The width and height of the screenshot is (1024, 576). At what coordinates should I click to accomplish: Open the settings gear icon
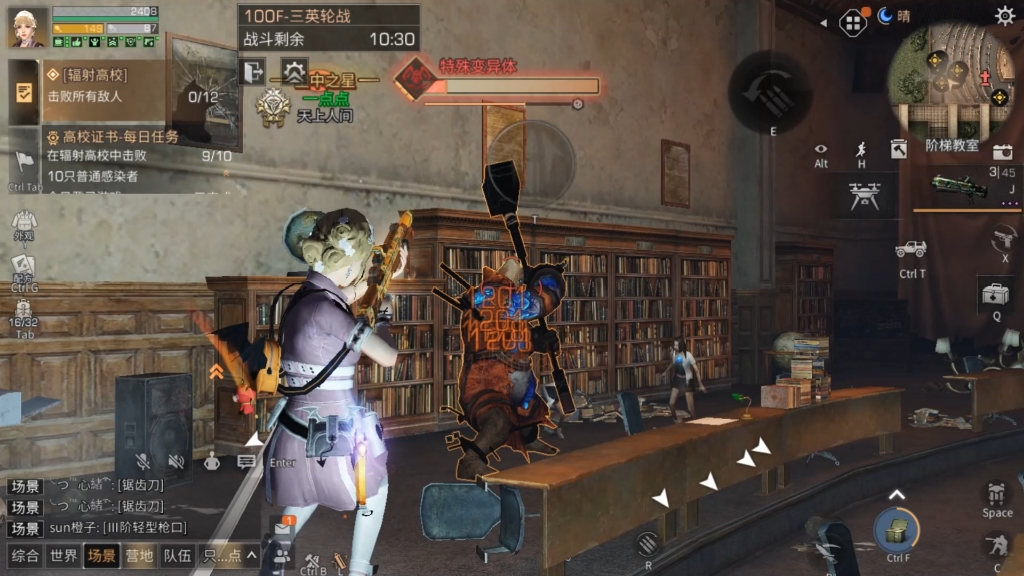1004,15
